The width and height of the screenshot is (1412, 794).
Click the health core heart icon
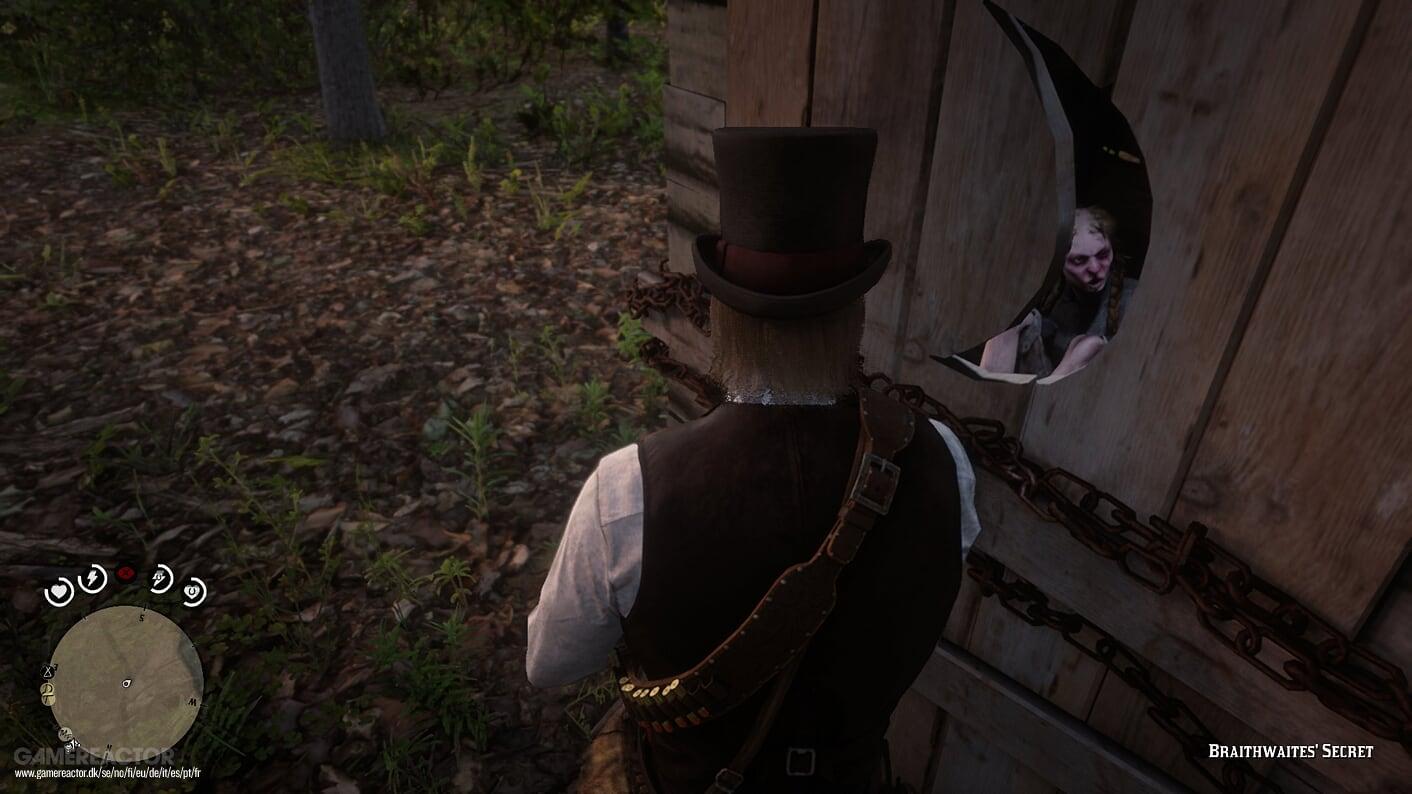point(58,591)
